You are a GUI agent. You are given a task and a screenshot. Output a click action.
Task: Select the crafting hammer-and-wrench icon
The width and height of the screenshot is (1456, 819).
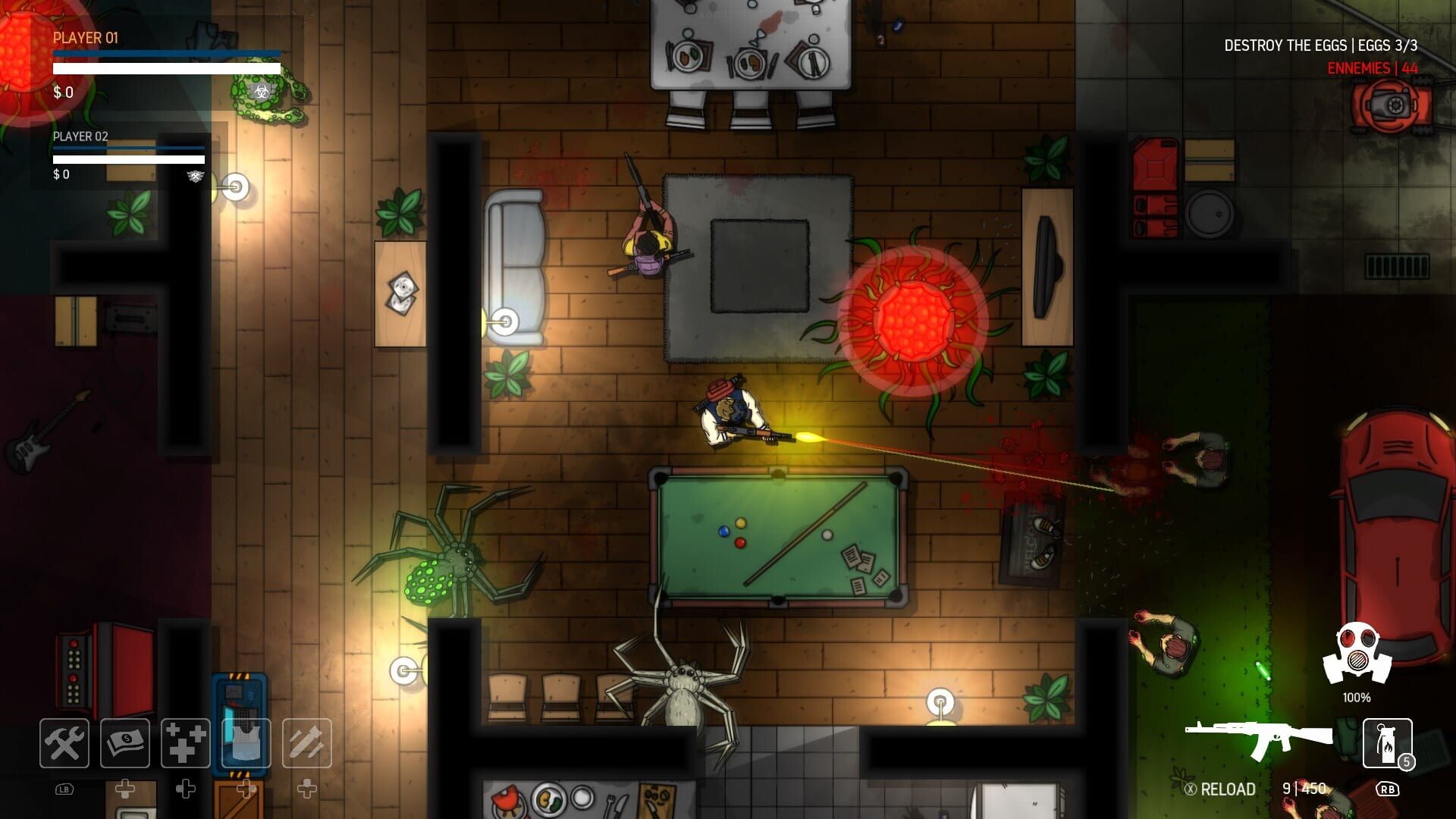64,743
